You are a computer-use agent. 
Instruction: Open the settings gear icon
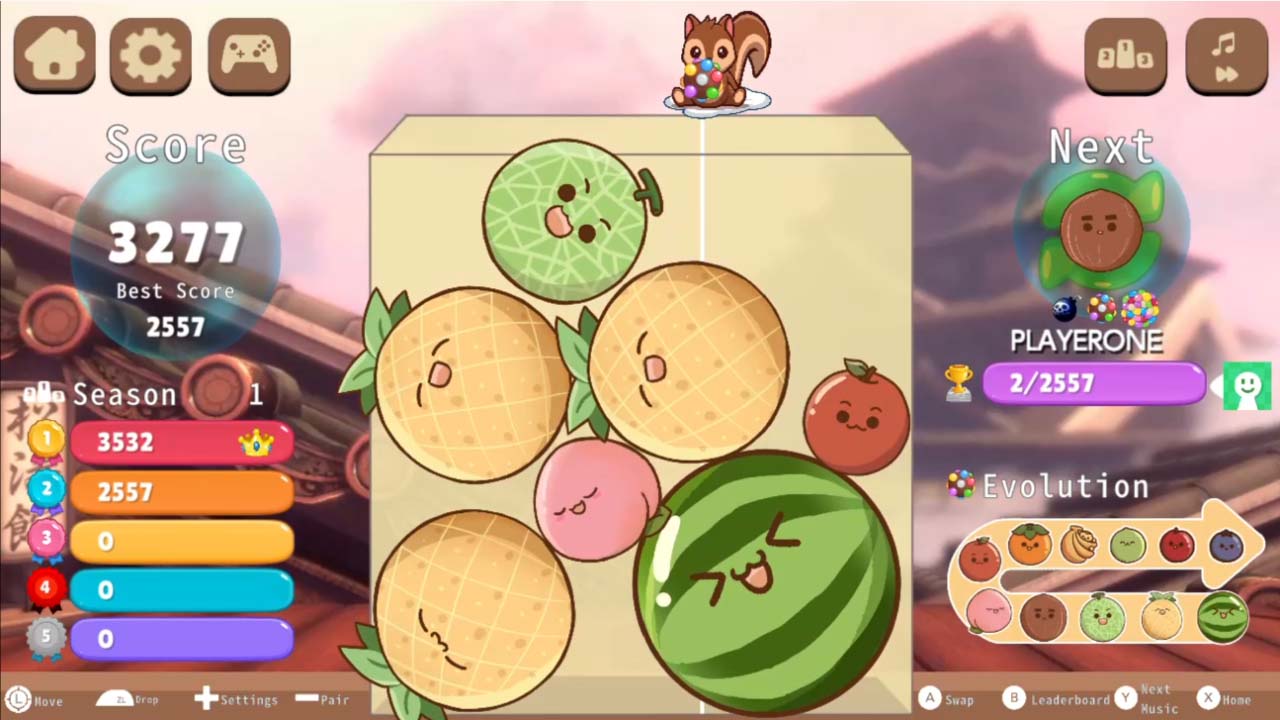tap(149, 57)
